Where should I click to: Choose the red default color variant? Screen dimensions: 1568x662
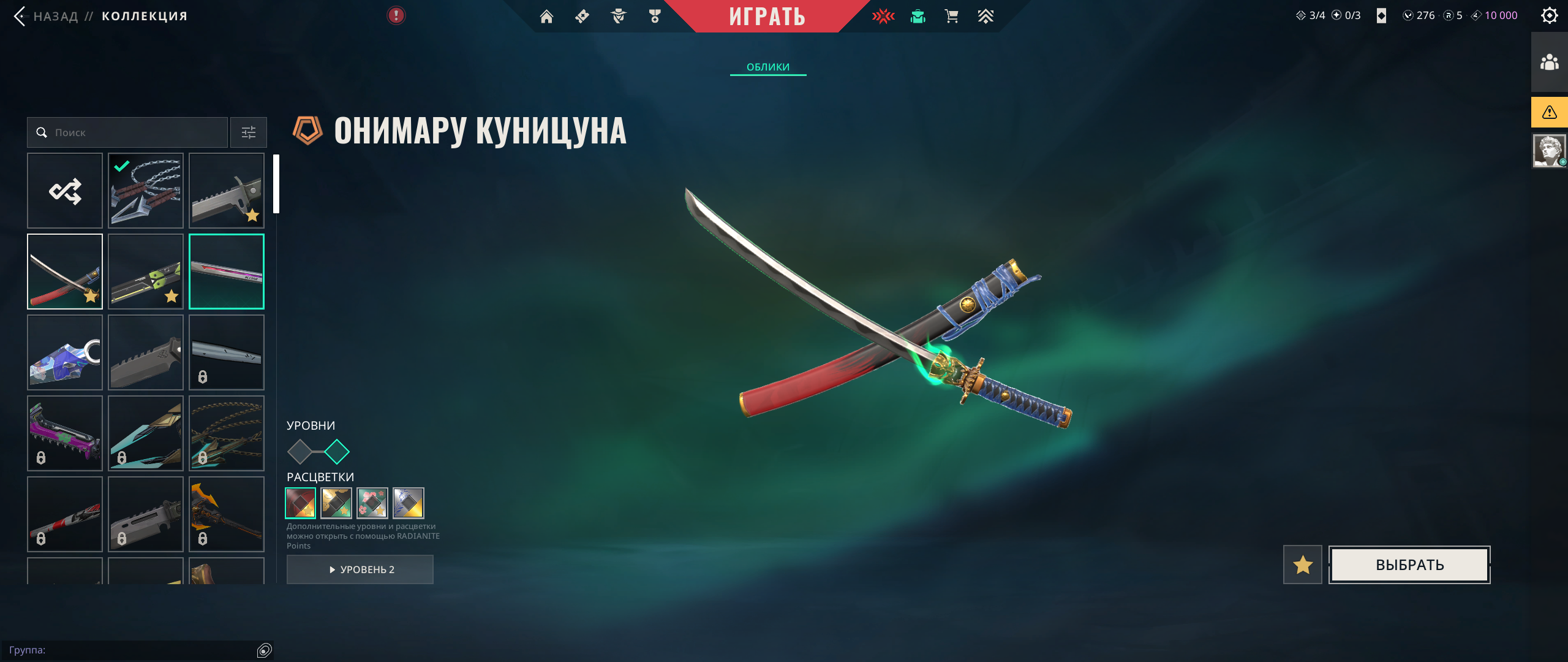click(x=301, y=503)
